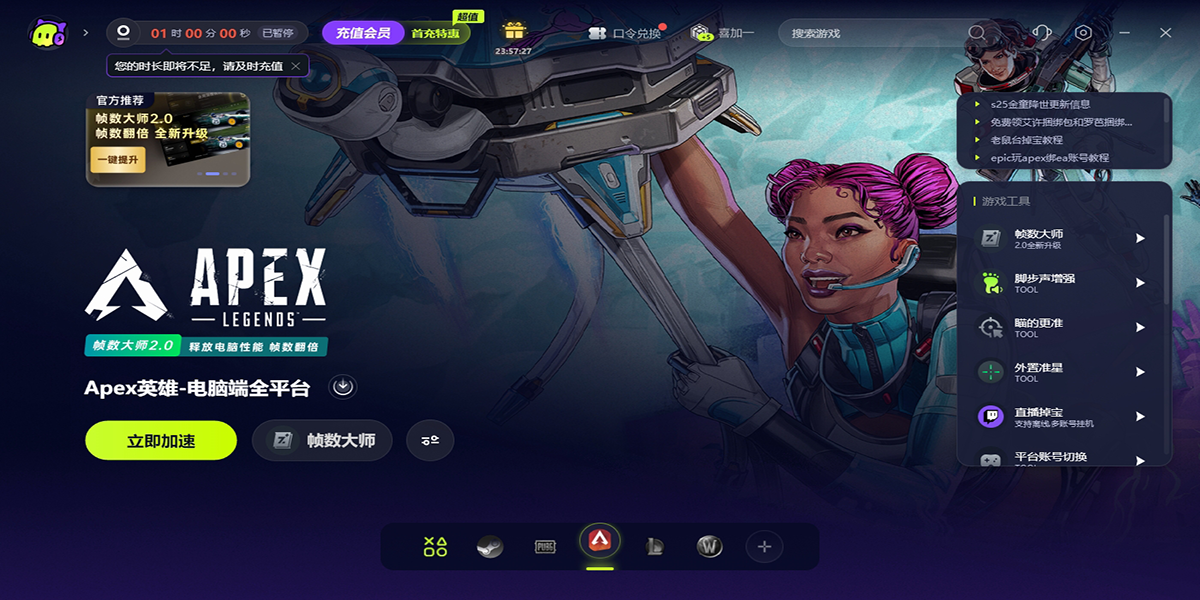Click the 立即加速 accelerate button

pyautogui.click(x=161, y=440)
